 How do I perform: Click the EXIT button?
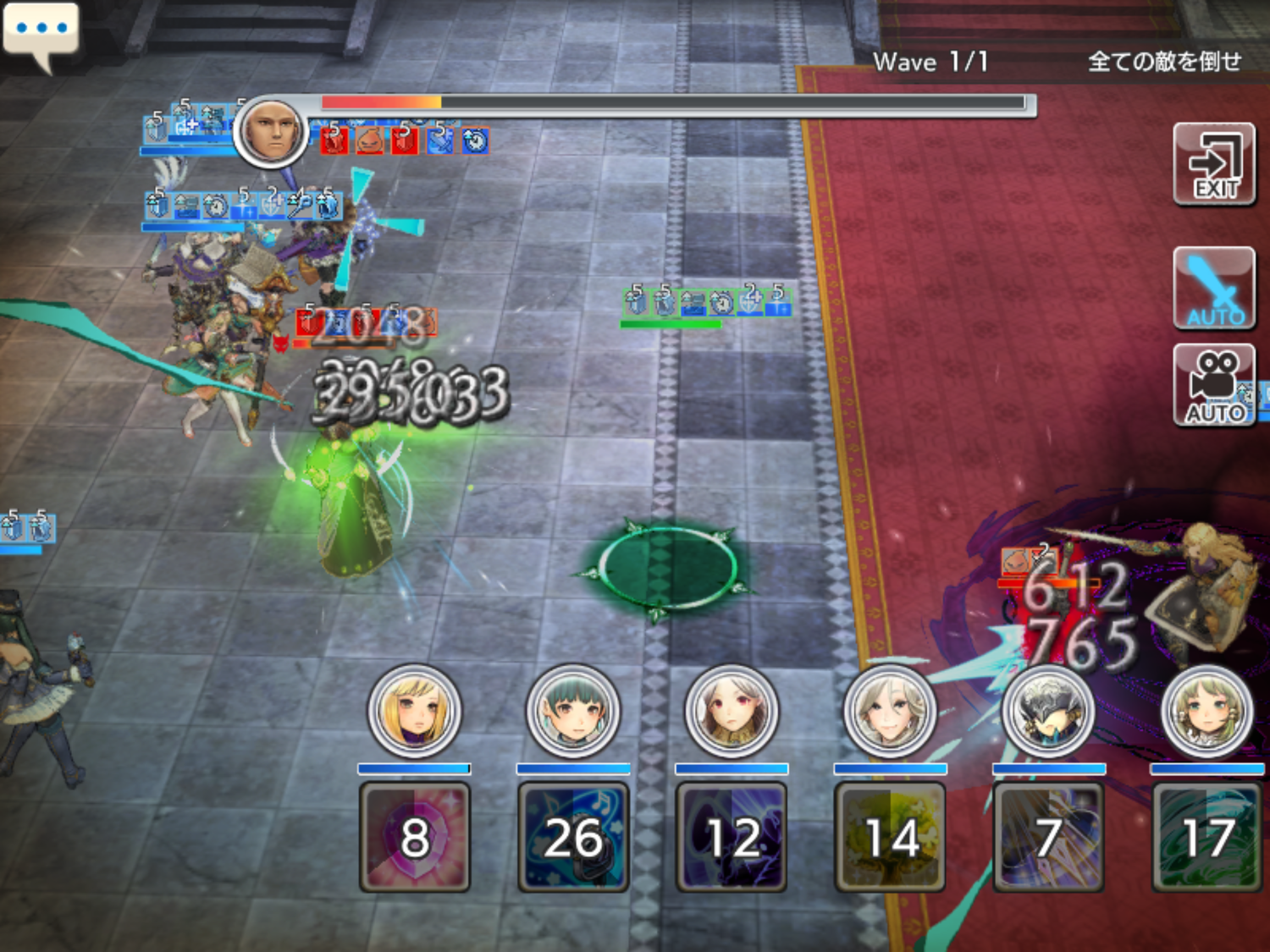[1214, 164]
